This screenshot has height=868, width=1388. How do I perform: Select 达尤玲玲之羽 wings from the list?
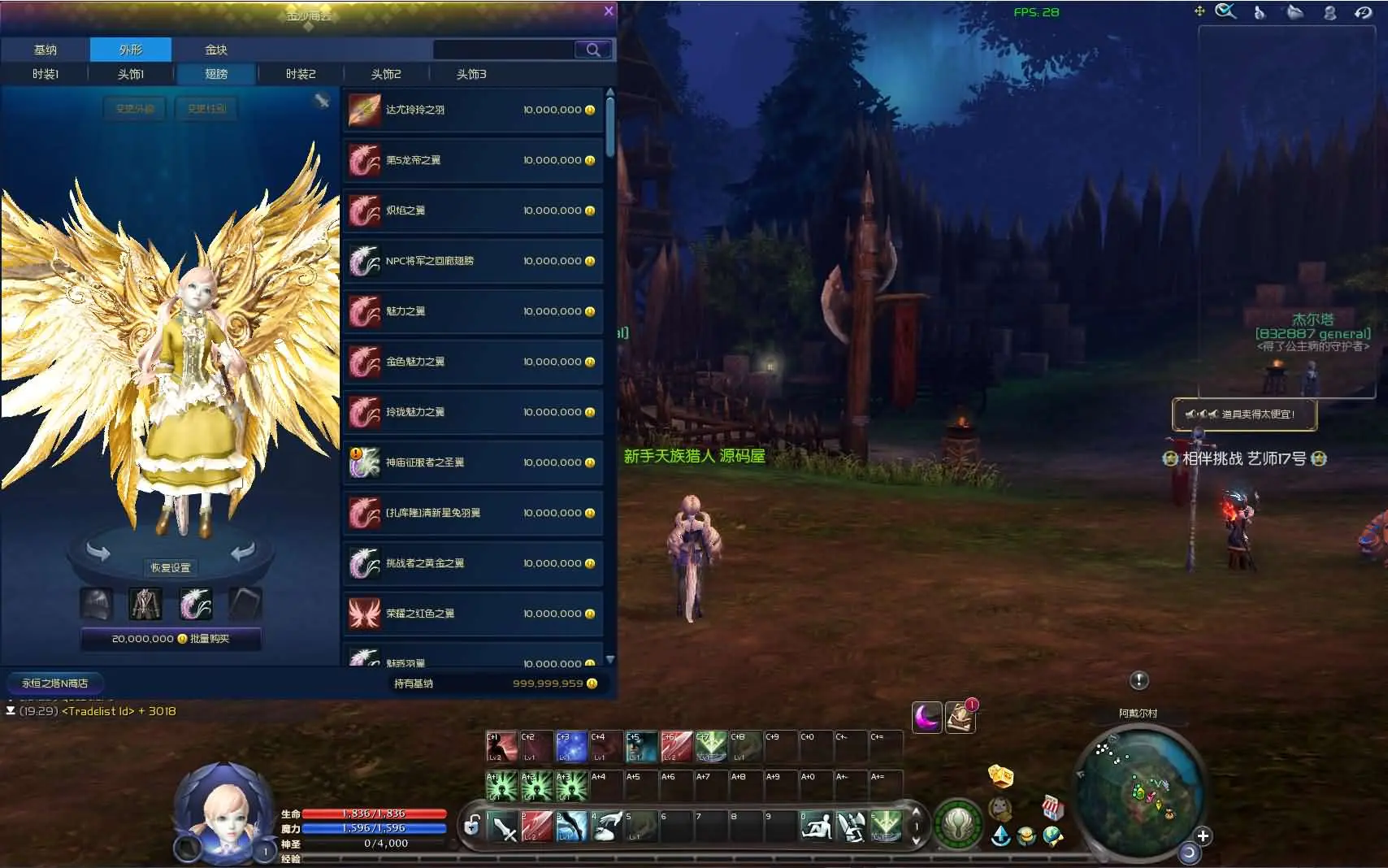(473, 111)
